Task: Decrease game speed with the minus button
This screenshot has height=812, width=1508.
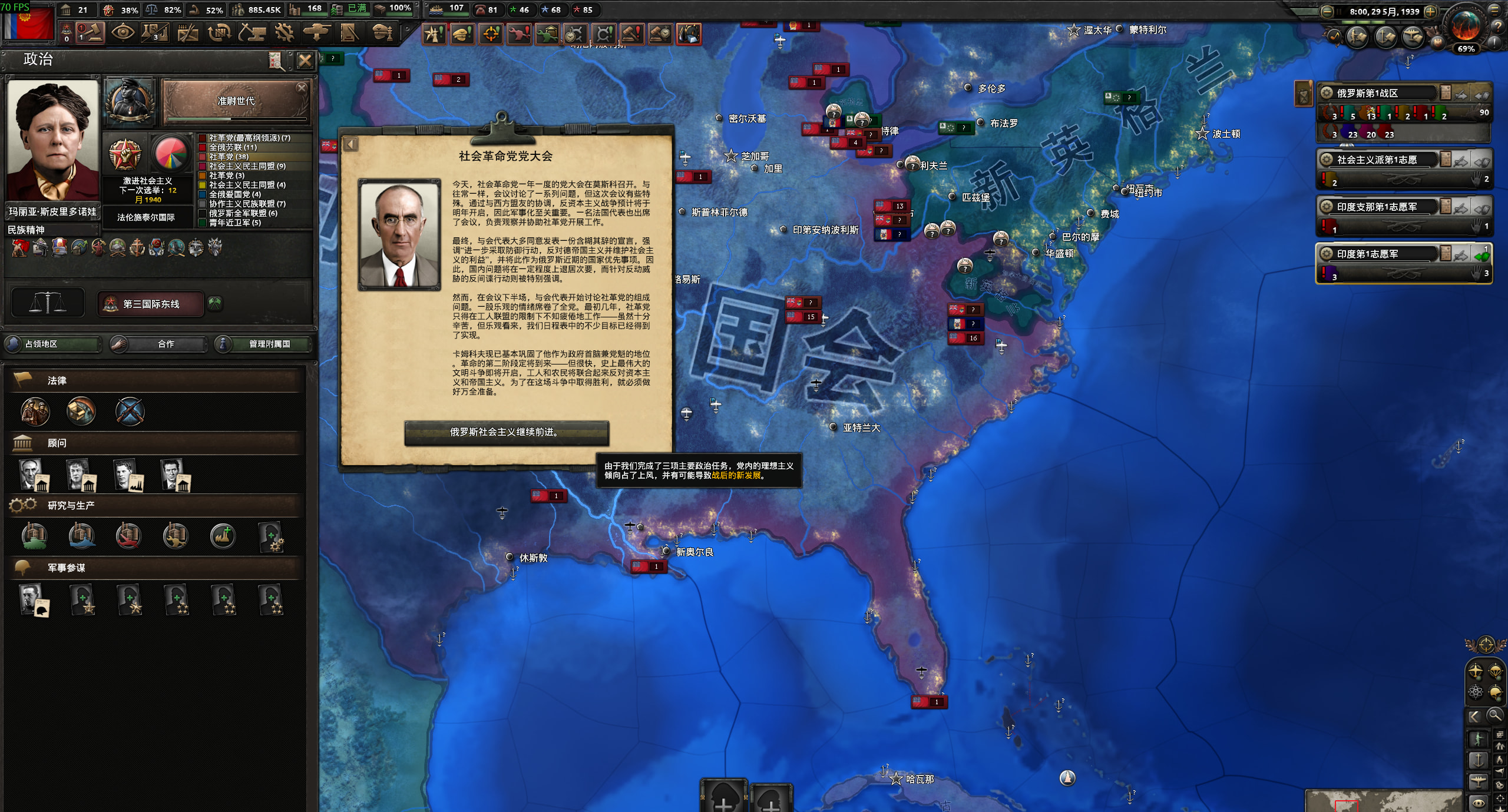Action: coord(1327,11)
